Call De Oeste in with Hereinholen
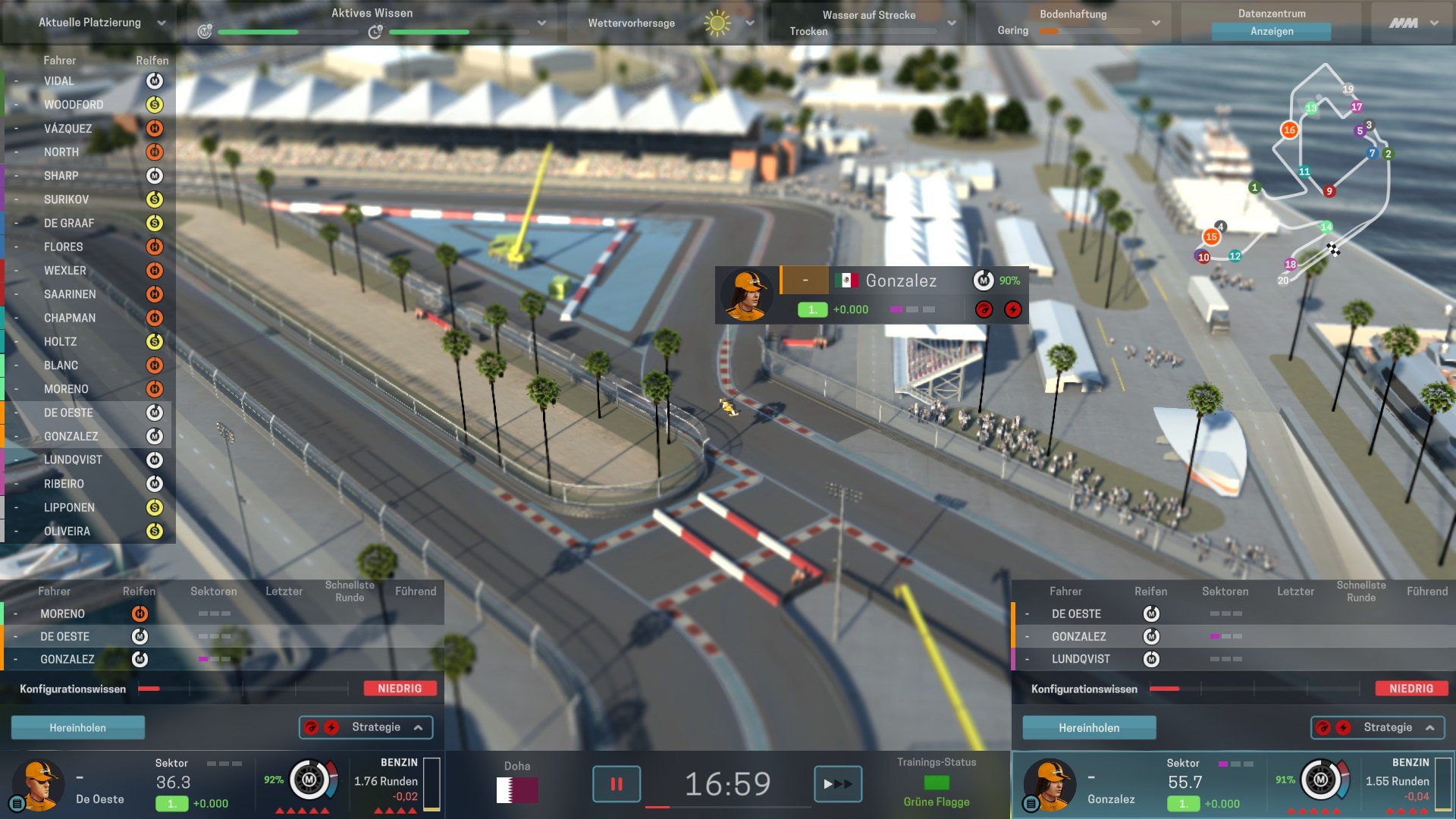 [x=77, y=728]
